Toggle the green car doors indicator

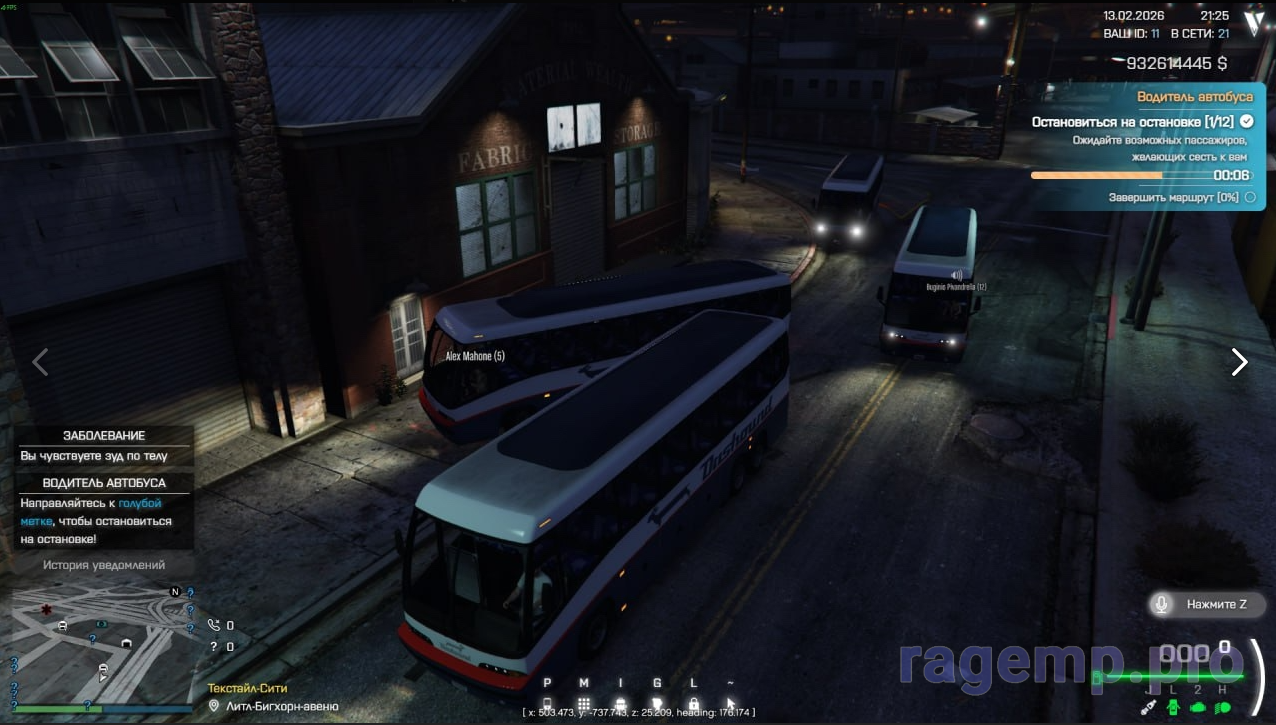[x=1173, y=707]
